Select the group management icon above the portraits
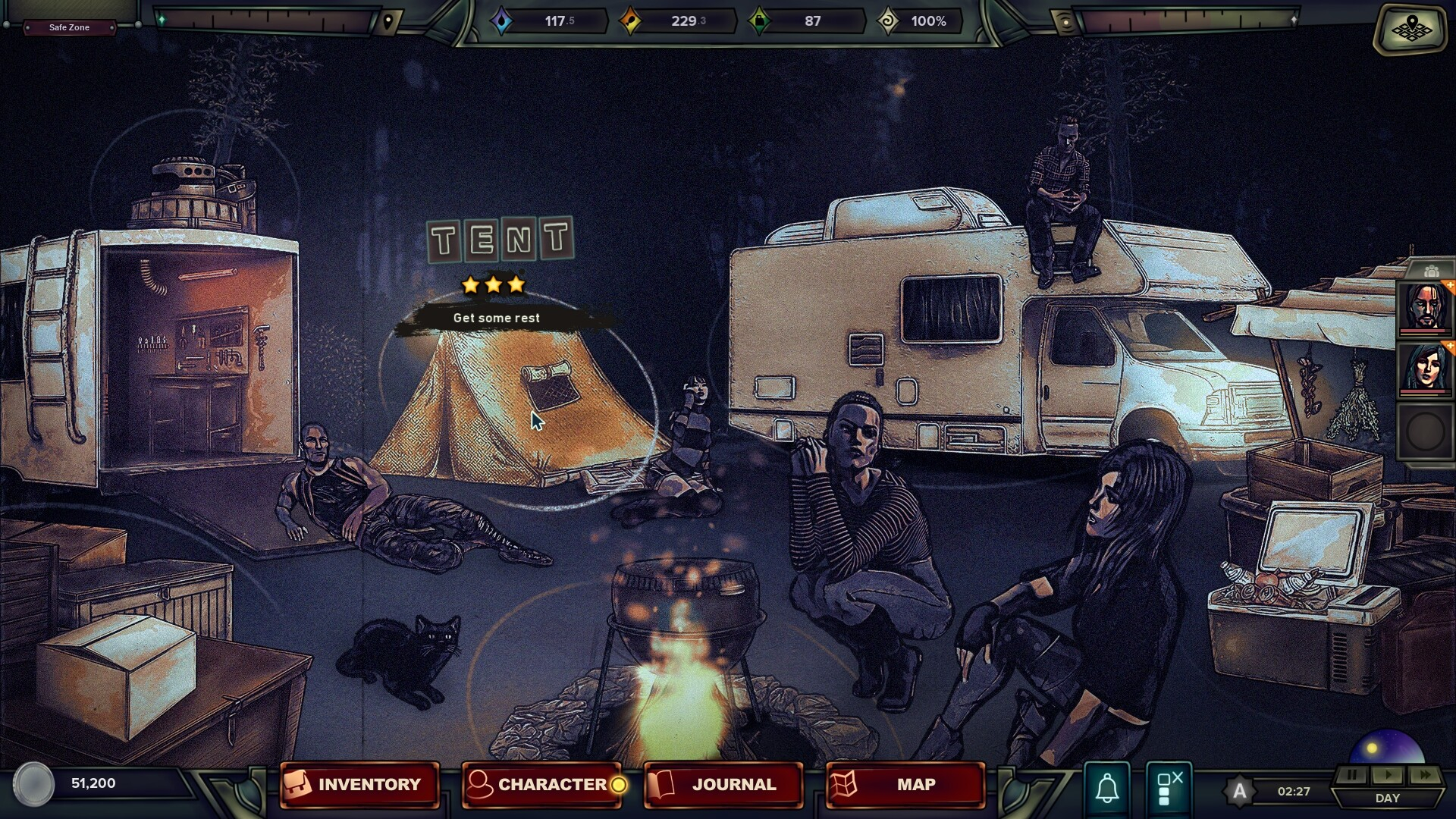1456x819 pixels. [1430, 271]
